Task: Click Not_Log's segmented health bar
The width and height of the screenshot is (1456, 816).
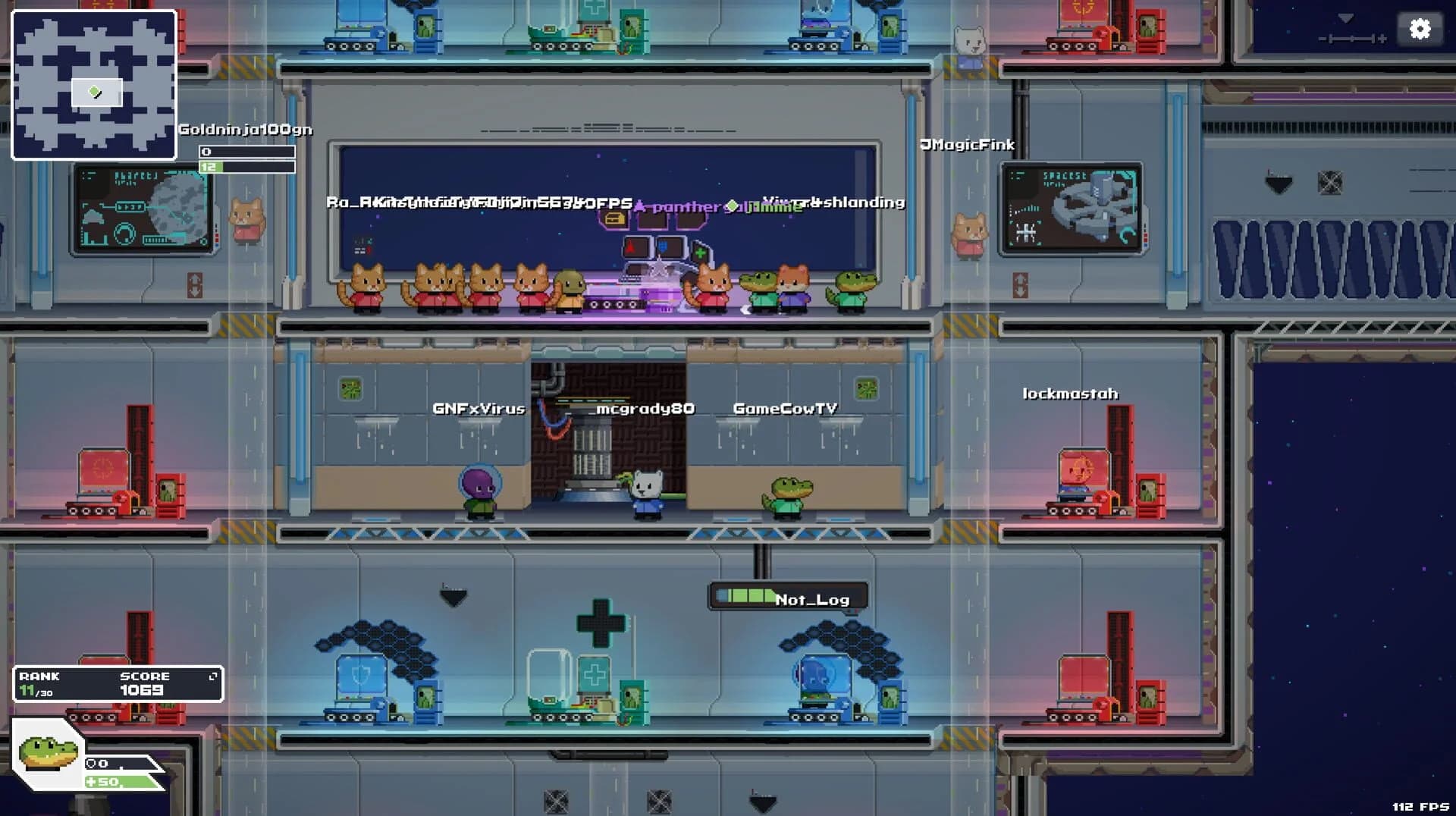Action: (x=745, y=596)
